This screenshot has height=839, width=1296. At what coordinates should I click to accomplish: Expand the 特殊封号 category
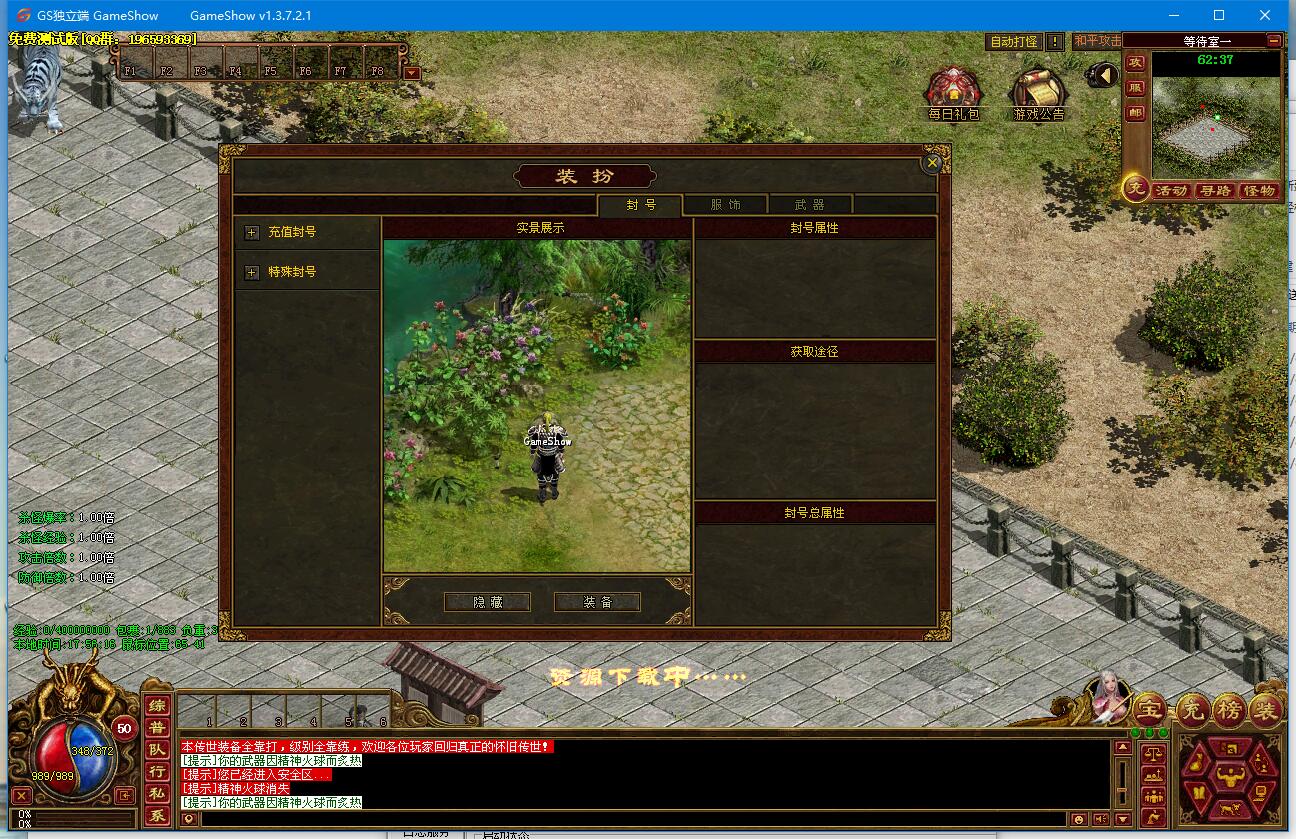click(252, 272)
